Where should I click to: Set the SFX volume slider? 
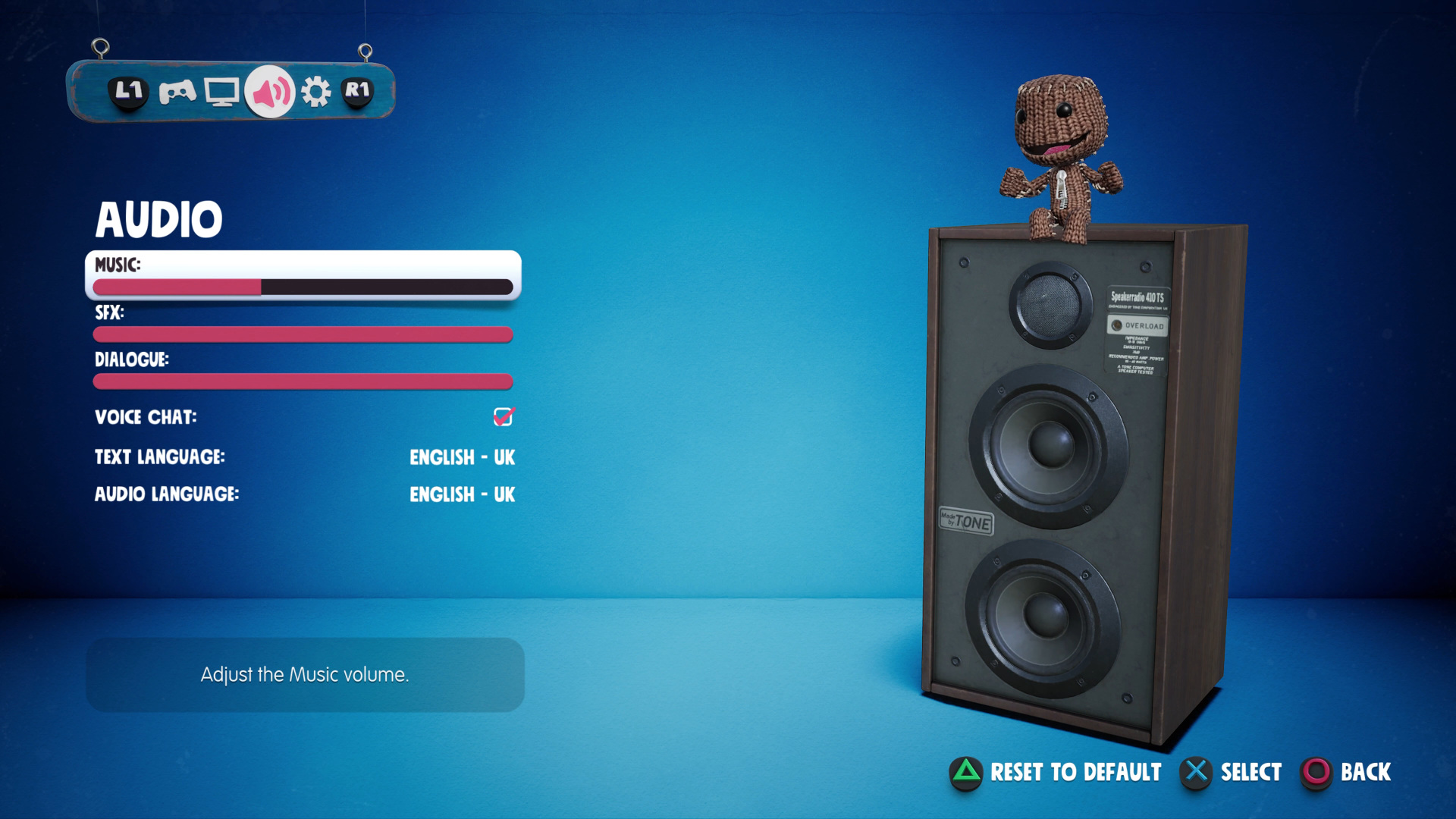[303, 334]
